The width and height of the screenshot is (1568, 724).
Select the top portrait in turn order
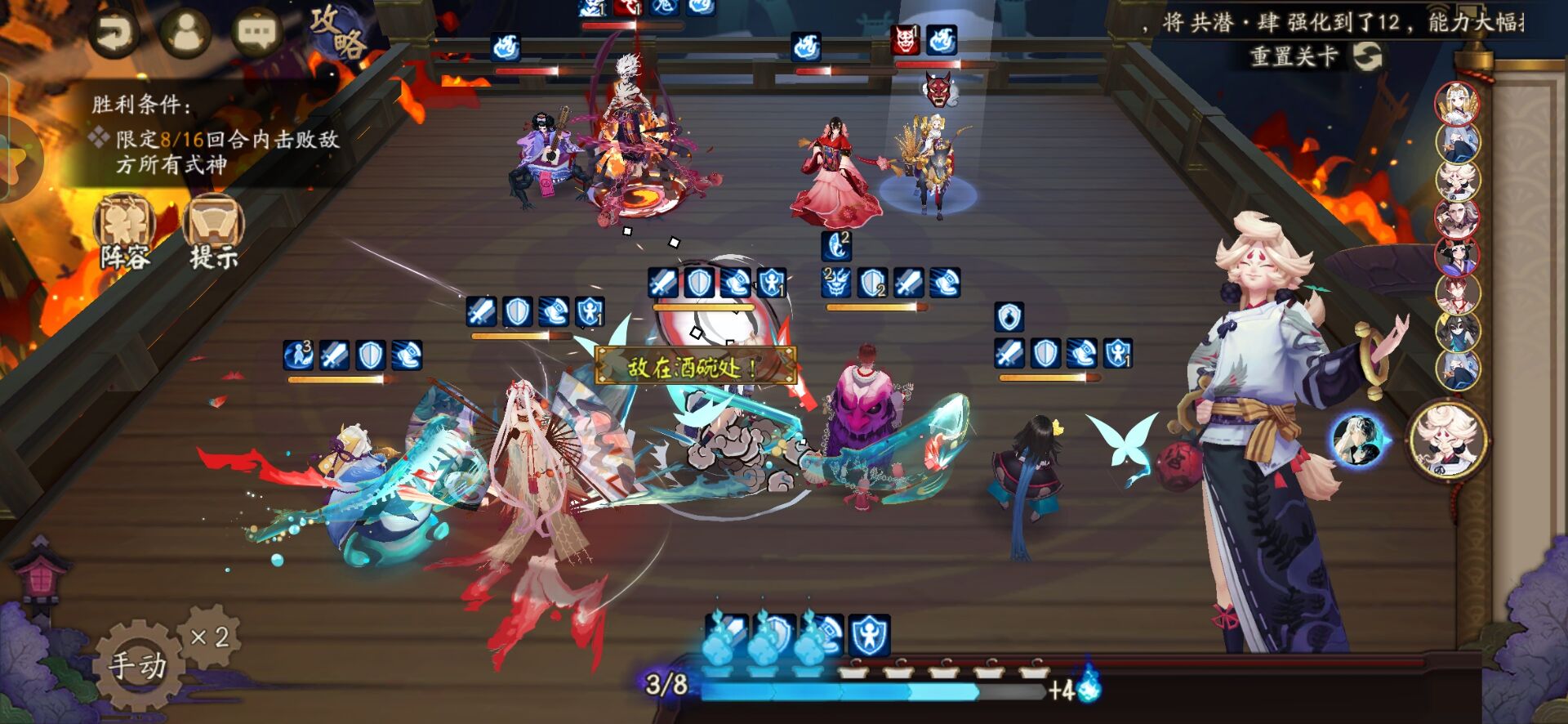pos(1458,104)
